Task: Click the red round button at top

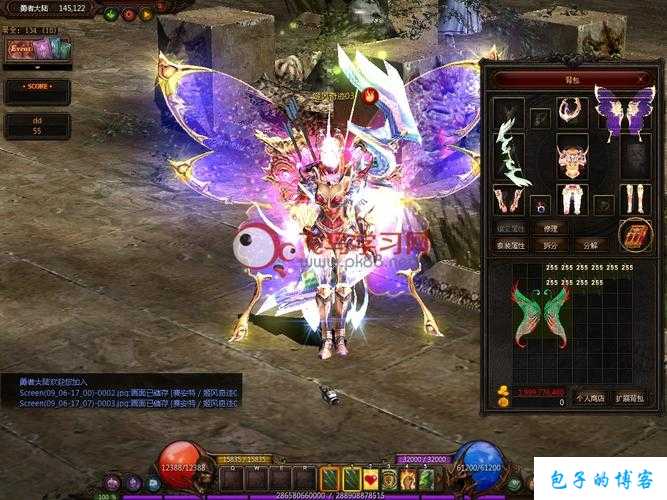Action: tap(130, 13)
